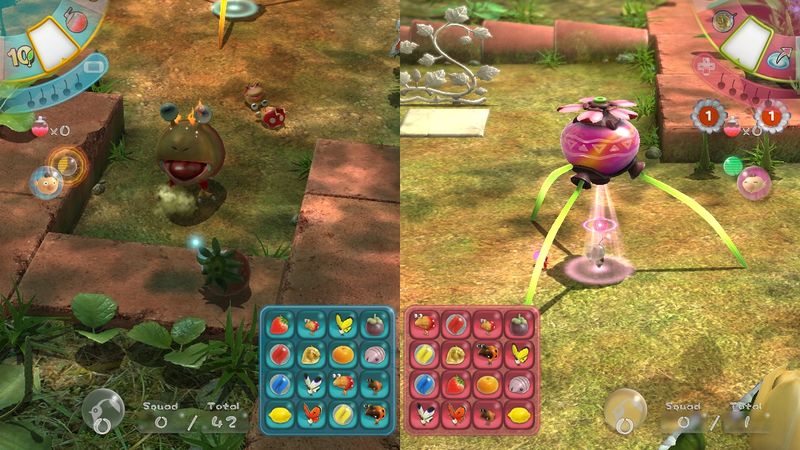Screen dimensions: 800x450
Task: Select the orange fruit tile on the red card
Action: point(489,384)
